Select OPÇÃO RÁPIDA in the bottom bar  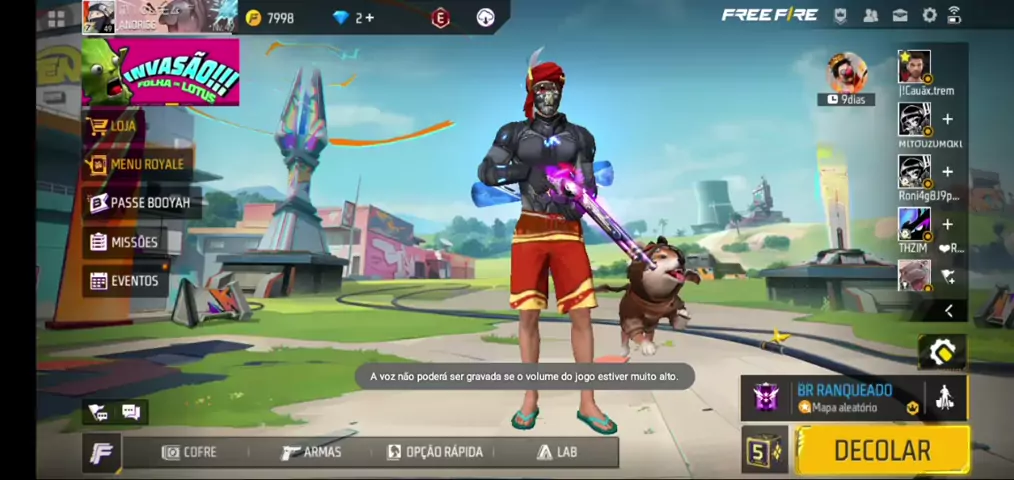click(435, 452)
